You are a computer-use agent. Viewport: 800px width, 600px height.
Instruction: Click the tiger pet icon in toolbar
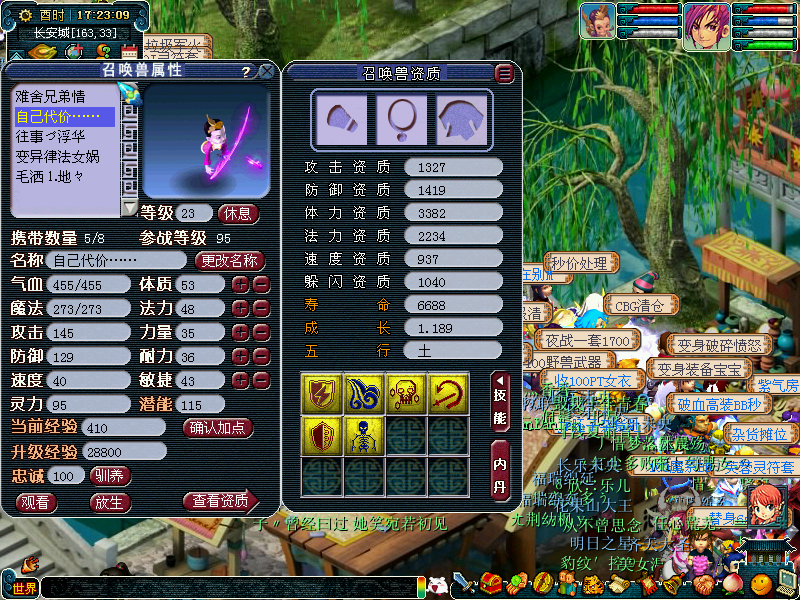592,584
